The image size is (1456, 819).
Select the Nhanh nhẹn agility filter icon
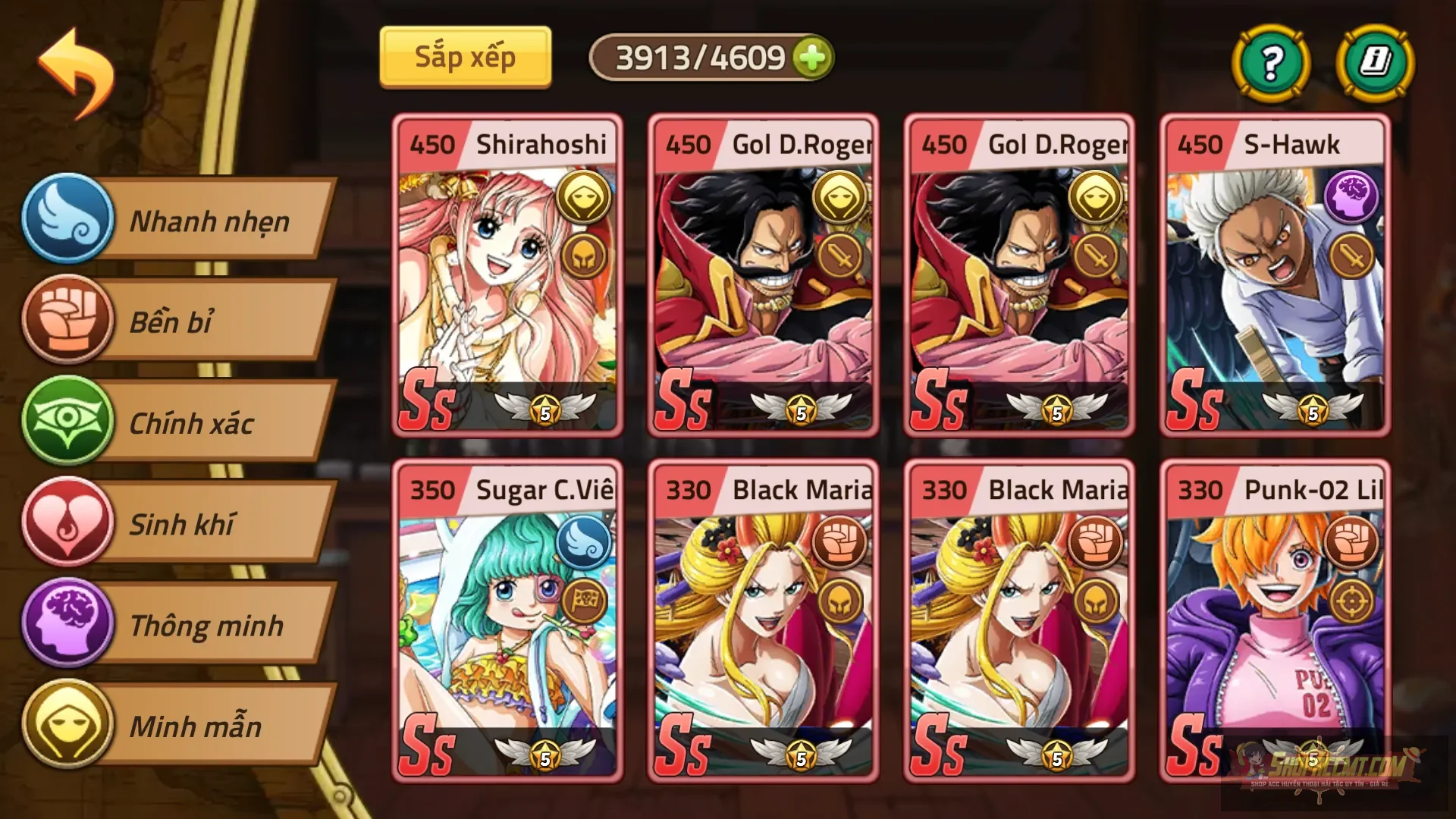68,221
